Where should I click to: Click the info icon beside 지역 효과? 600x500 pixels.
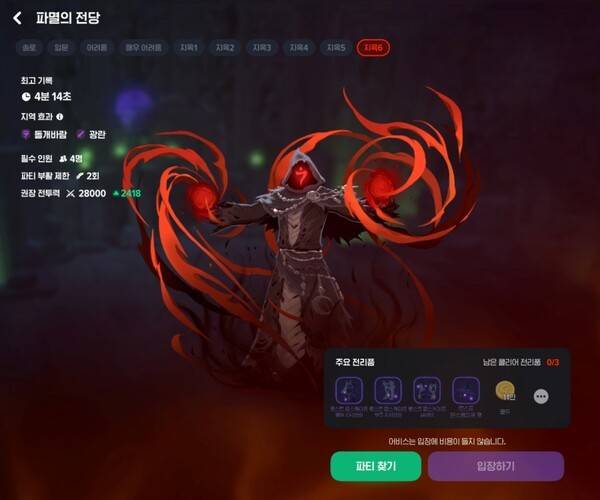pos(74,116)
